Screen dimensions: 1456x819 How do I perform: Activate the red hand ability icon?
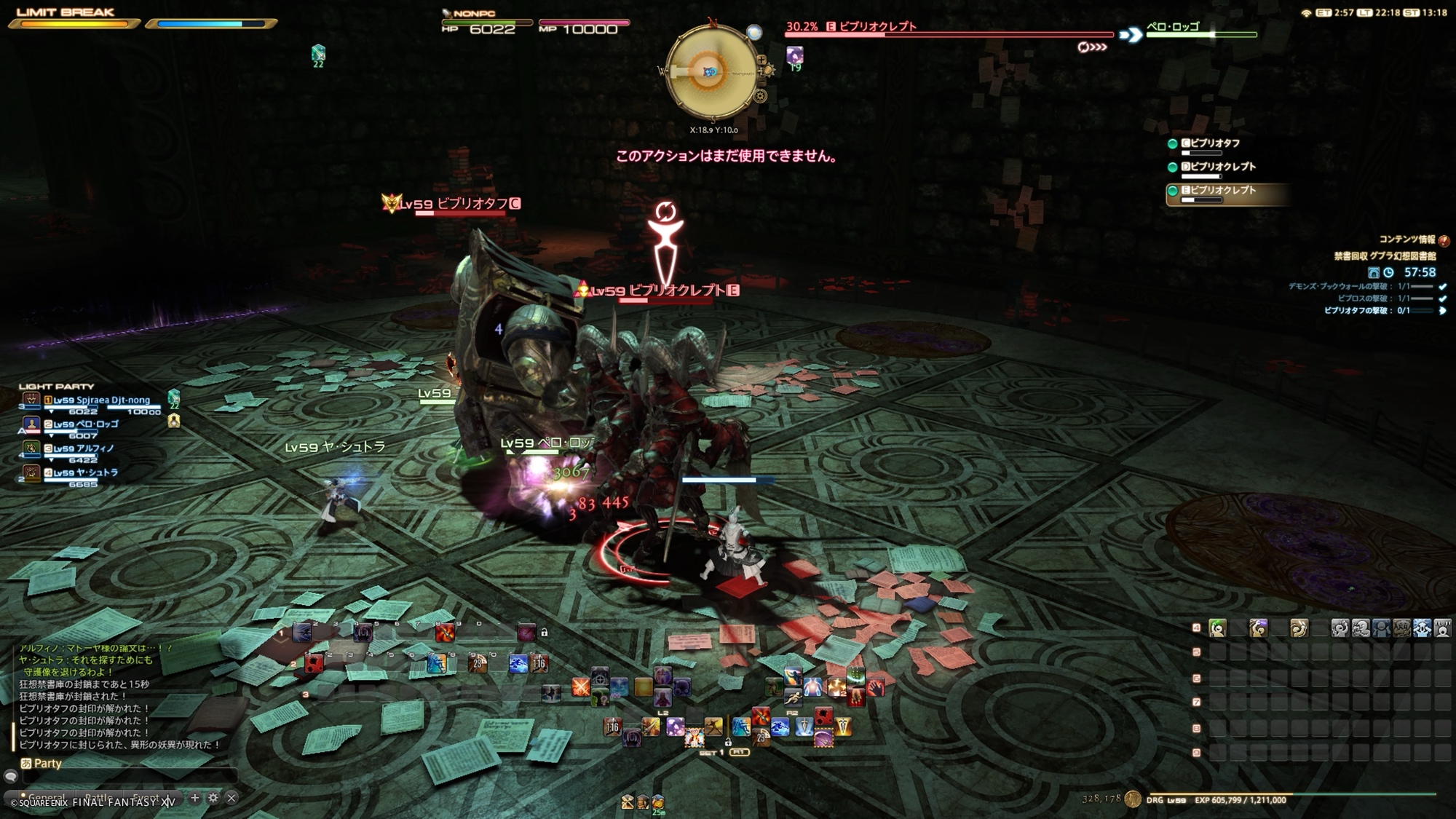[x=876, y=687]
